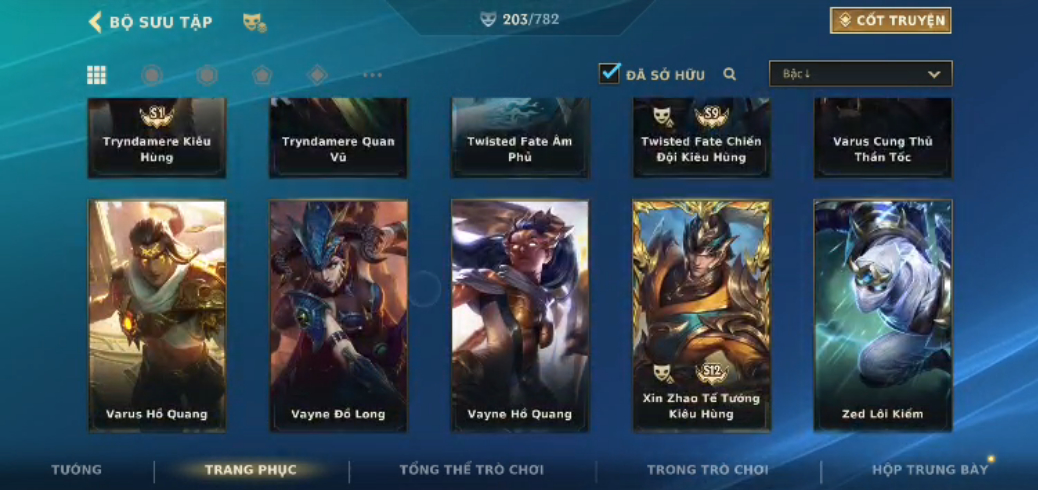
Task: Switch to Tổng Thể Trò Chơi tab
Action: 471,470
